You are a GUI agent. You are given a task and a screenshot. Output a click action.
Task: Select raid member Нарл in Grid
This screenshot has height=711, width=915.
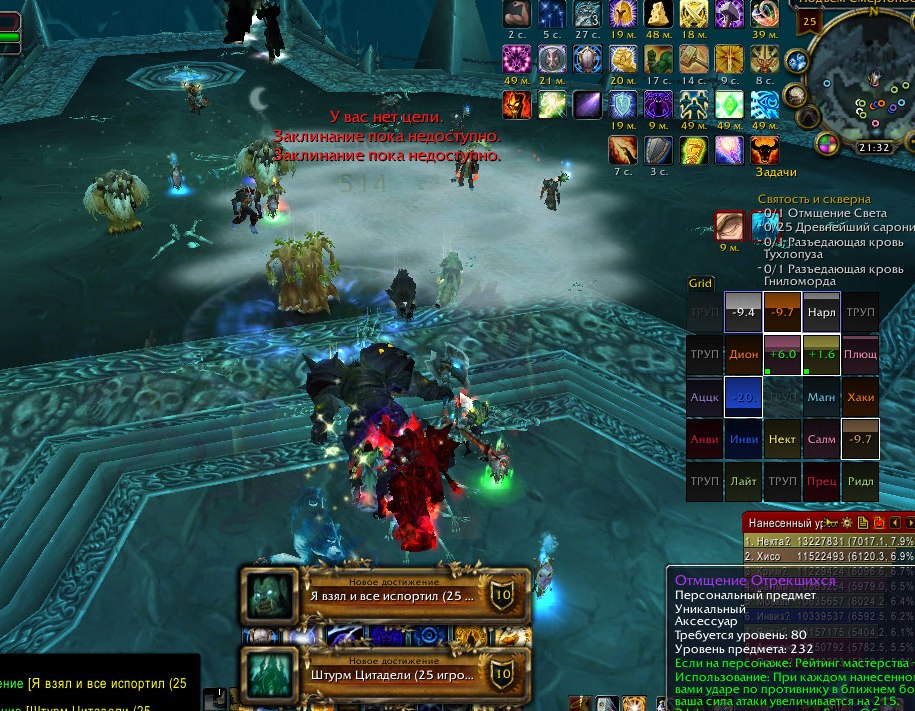tap(821, 312)
